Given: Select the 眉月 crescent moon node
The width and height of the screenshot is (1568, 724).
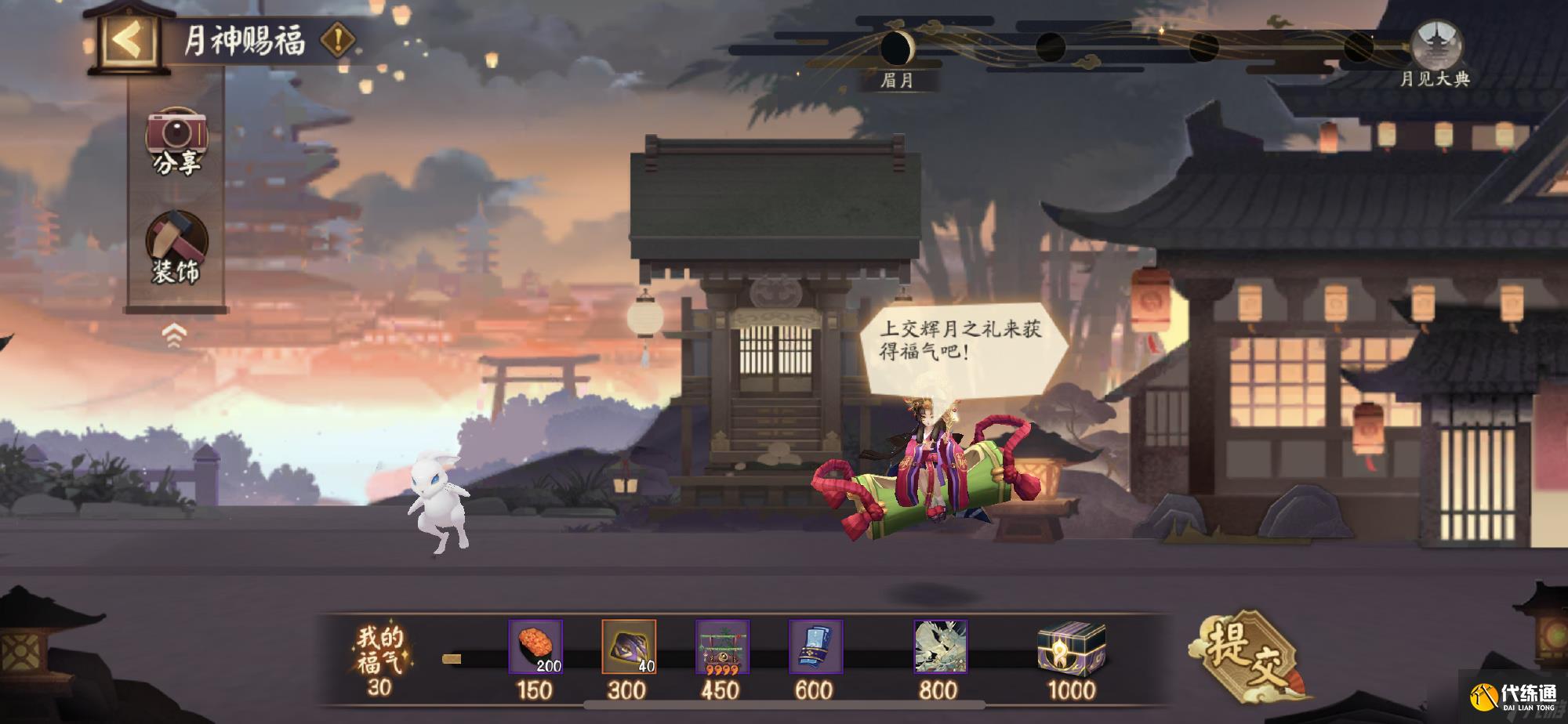Looking at the screenshot, I should (898, 49).
